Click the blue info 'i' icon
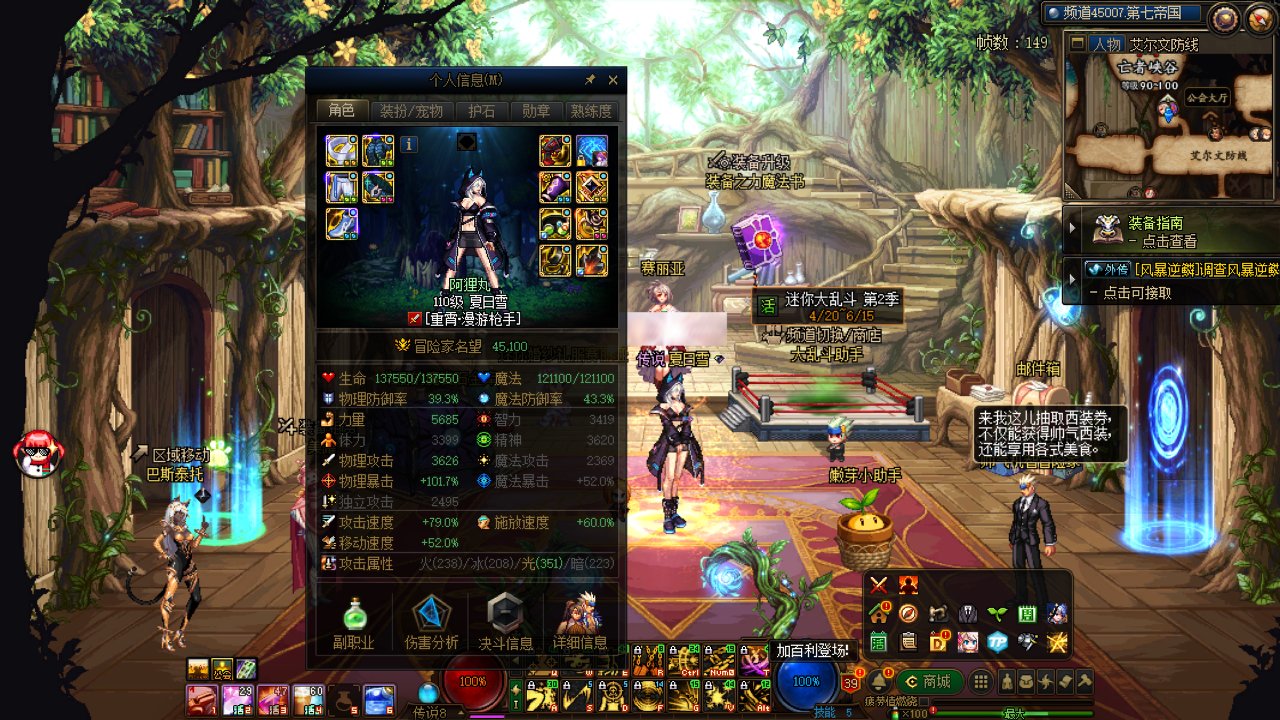Image resolution: width=1280 pixels, height=720 pixels. click(408, 145)
